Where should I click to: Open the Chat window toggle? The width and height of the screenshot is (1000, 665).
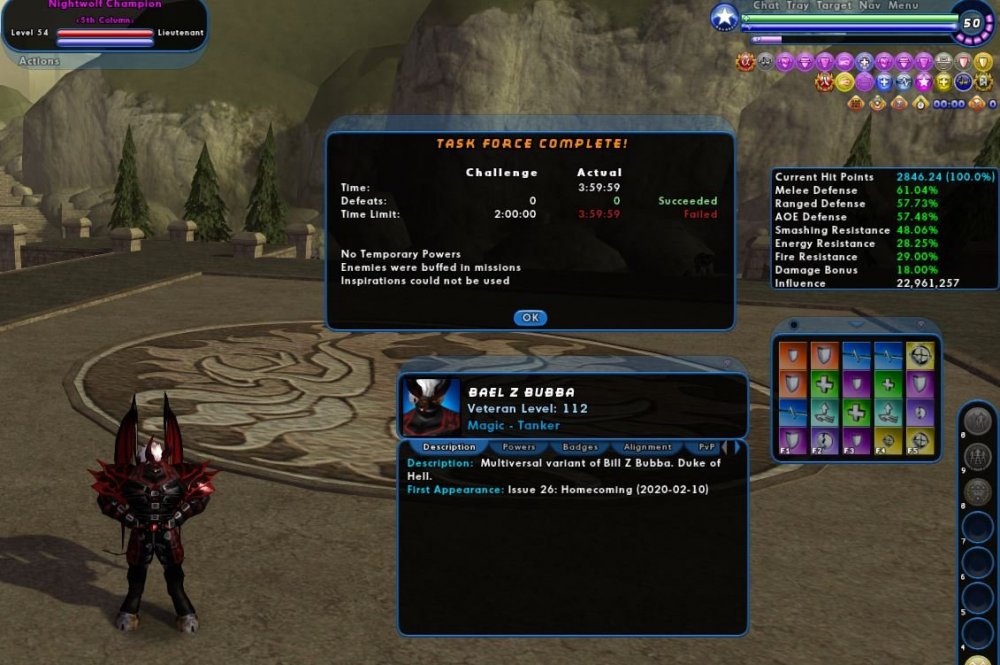(766, 6)
